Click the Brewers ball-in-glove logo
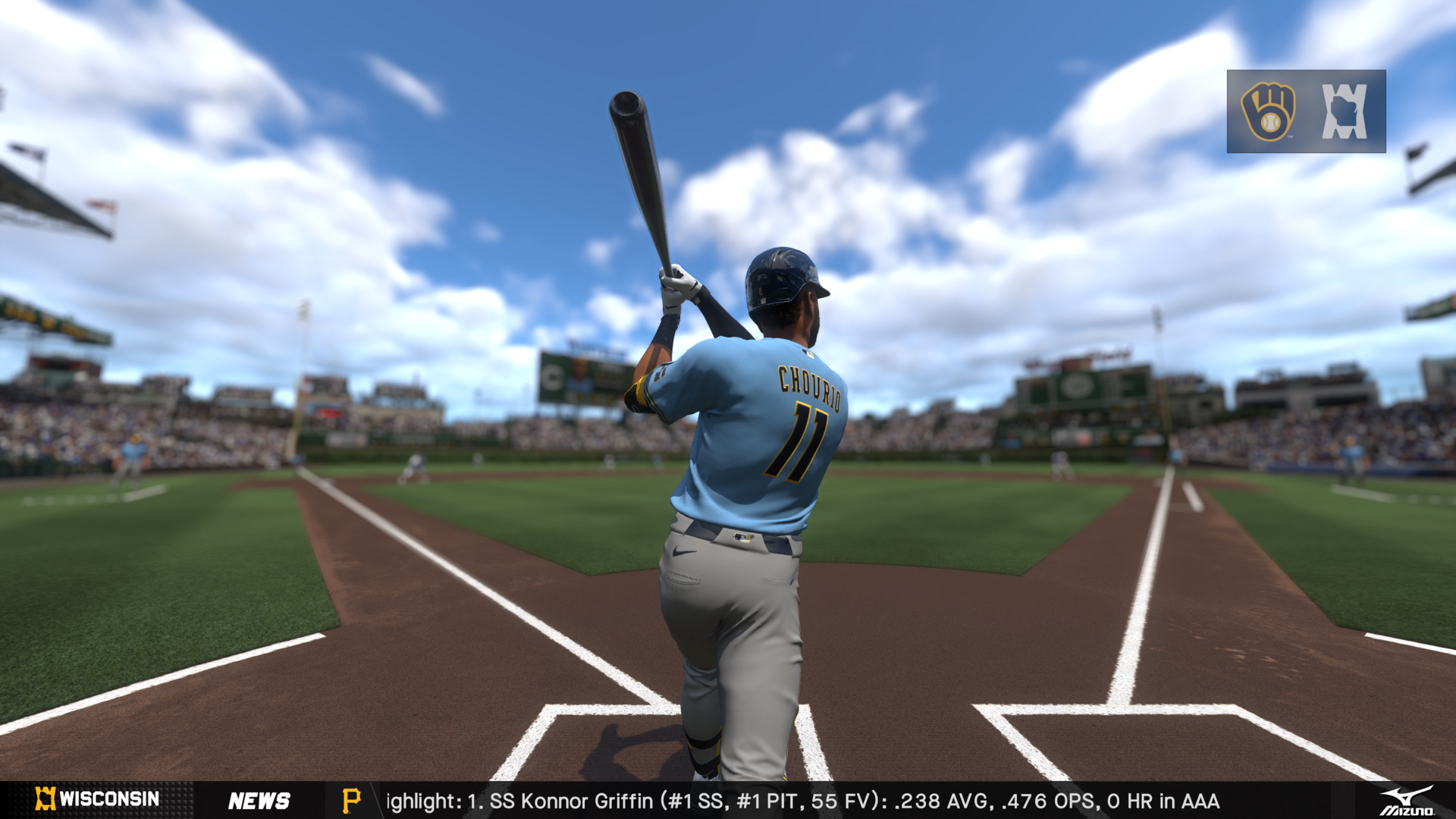Viewport: 1456px width, 819px height. click(x=1268, y=111)
